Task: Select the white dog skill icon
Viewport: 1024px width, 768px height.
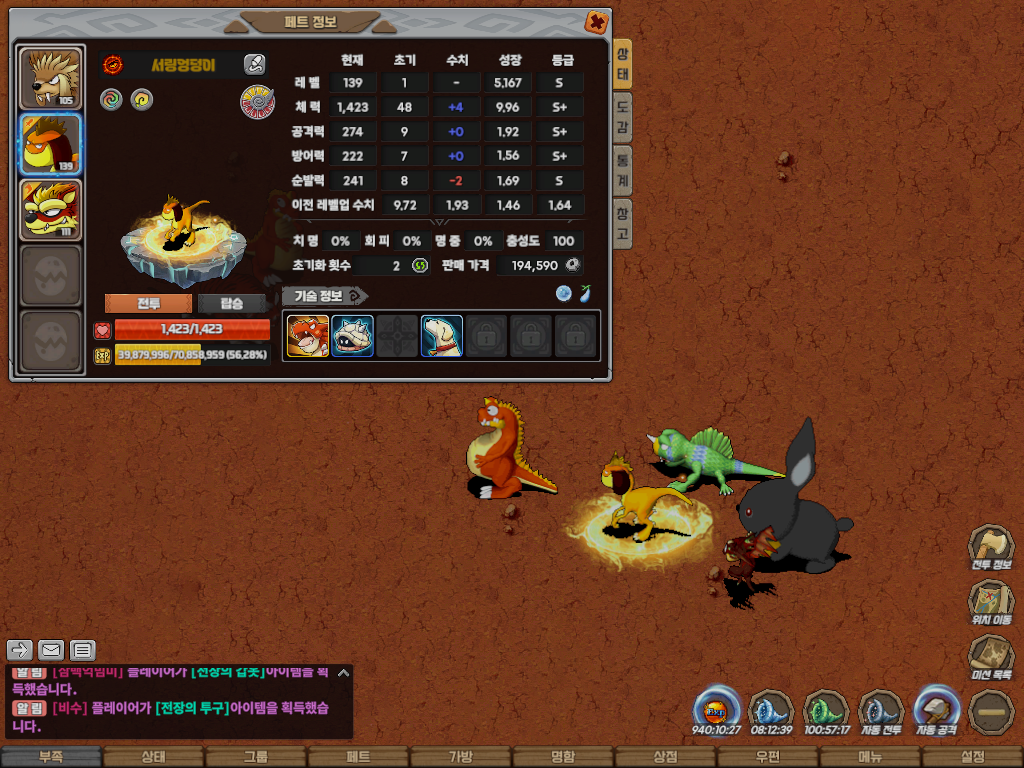Action: pos(441,336)
